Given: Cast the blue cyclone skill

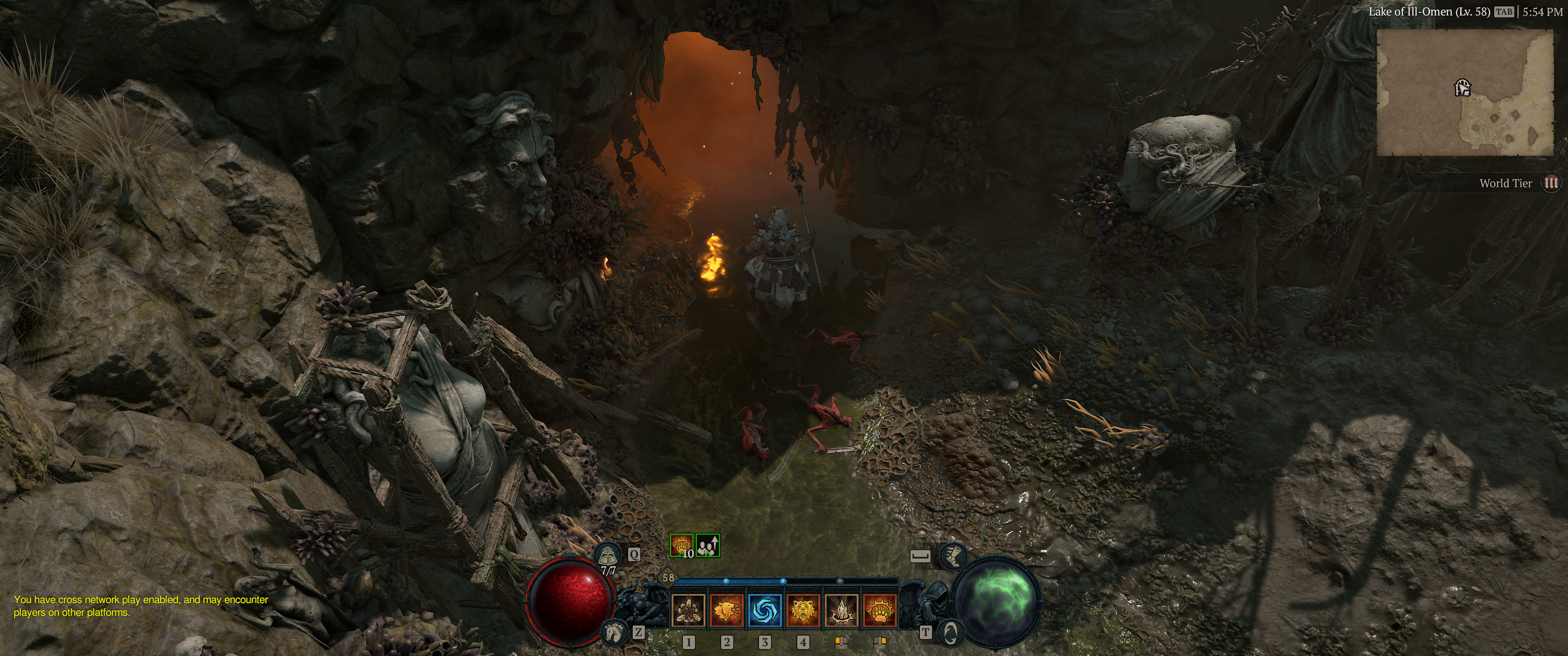Looking at the screenshot, I should point(764,610).
